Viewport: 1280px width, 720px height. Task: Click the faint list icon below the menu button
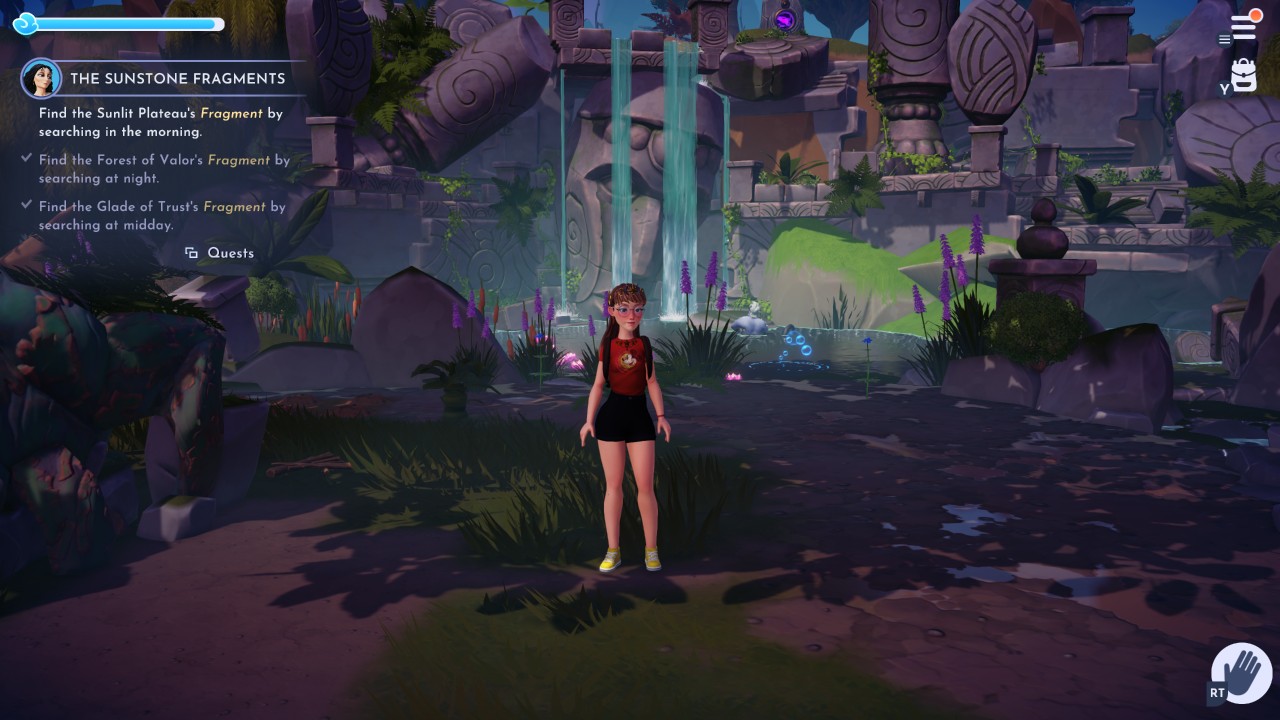click(x=1224, y=40)
